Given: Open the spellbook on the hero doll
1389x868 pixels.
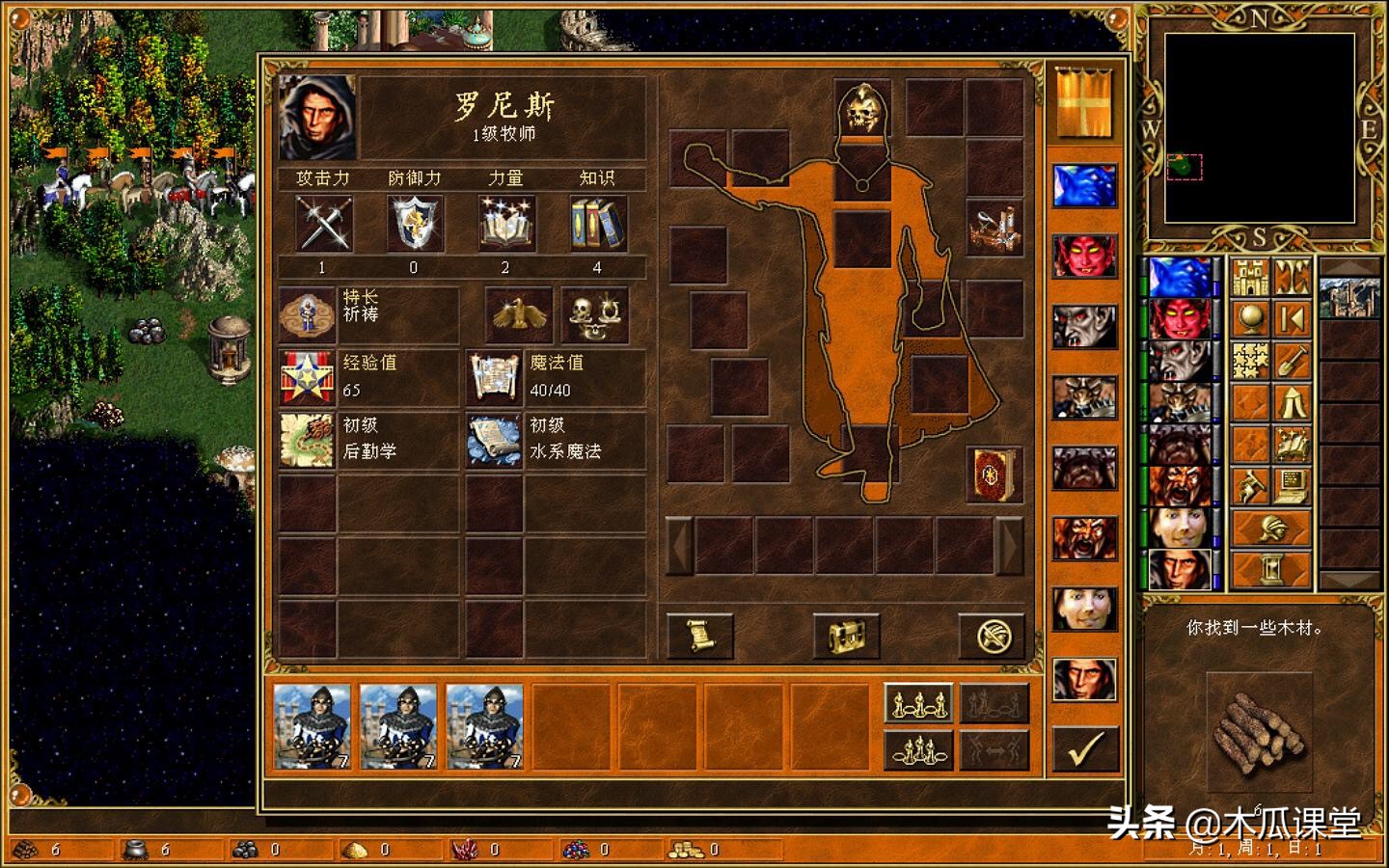Looking at the screenshot, I should pyautogui.click(x=994, y=475).
